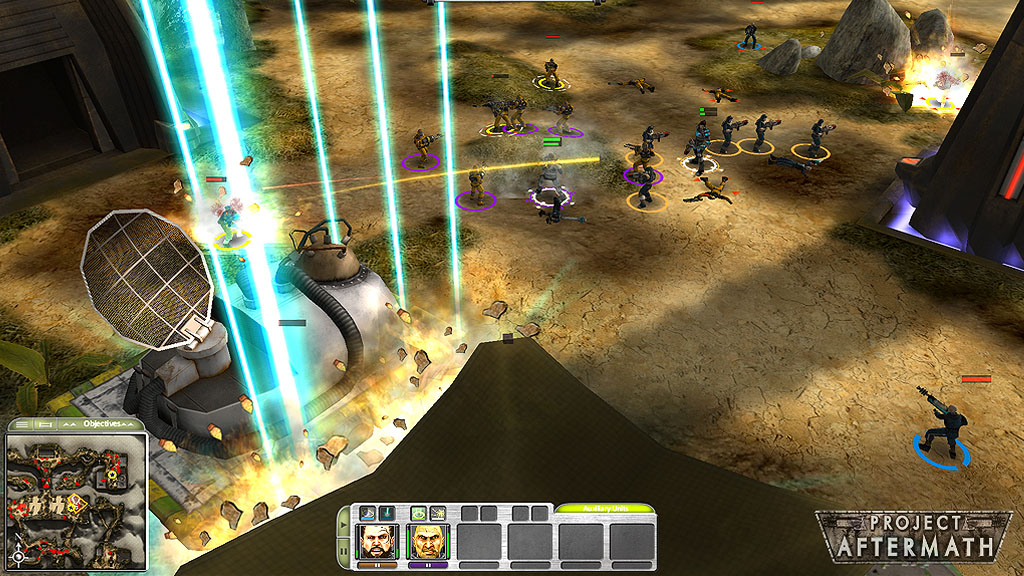Screen dimensions: 1024x576
Task: Switch to the Auxiliary Units tab
Action: tap(604, 509)
